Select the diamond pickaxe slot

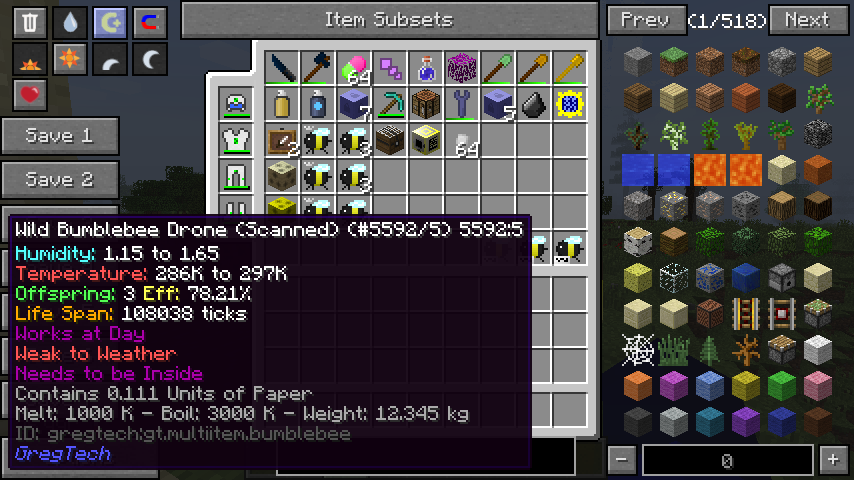click(x=391, y=104)
